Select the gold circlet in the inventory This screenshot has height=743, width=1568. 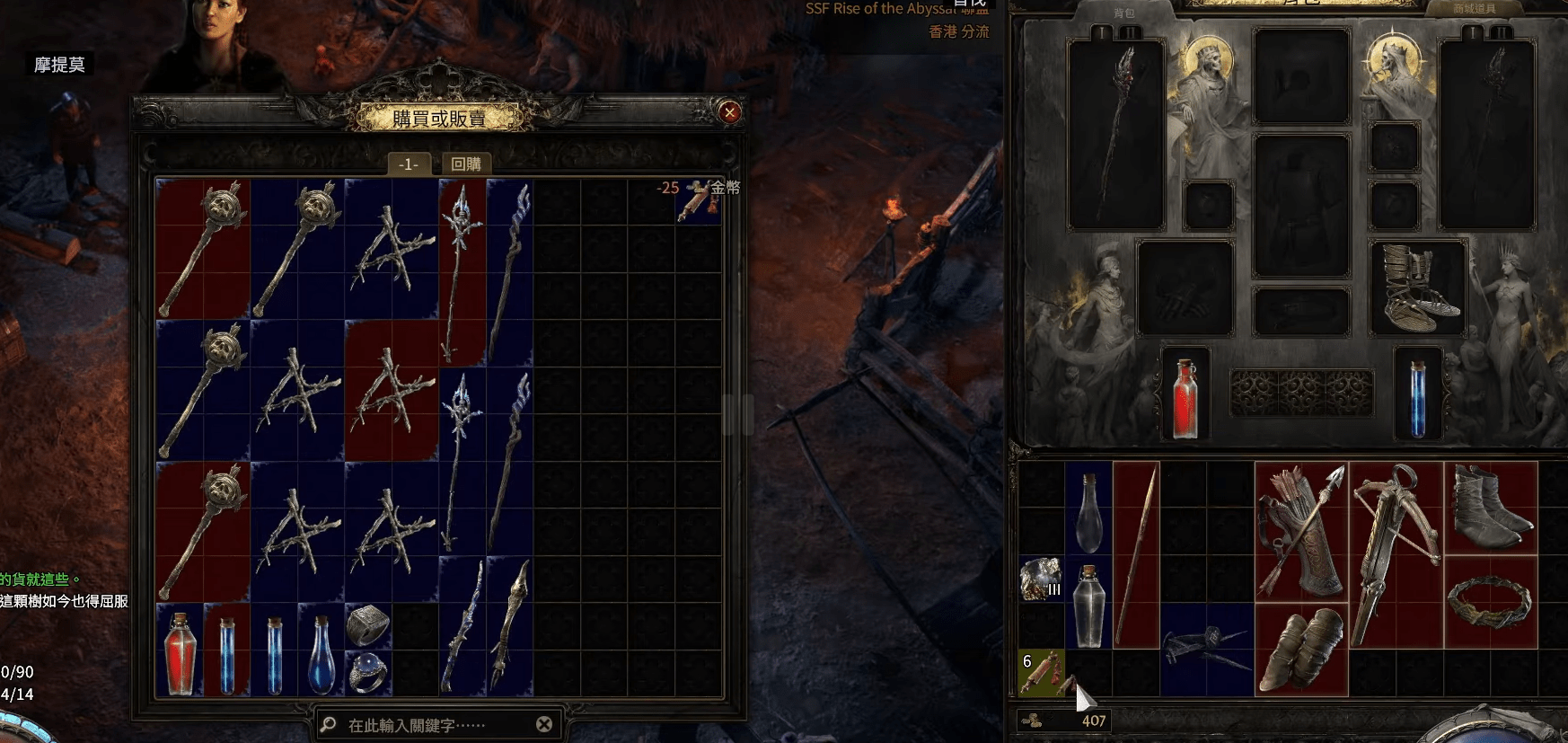(x=1490, y=602)
